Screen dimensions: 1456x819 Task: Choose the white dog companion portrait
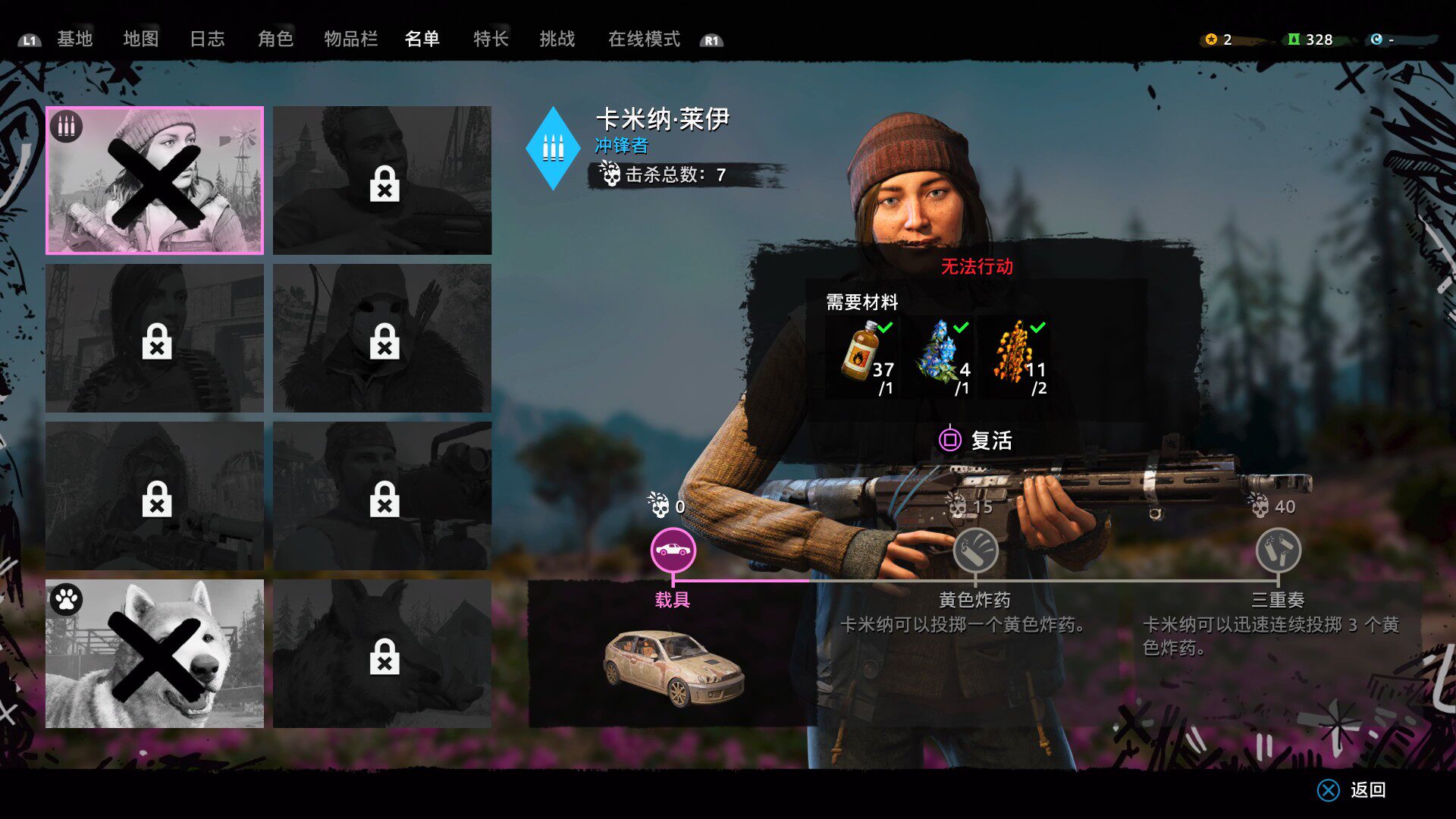(155, 654)
